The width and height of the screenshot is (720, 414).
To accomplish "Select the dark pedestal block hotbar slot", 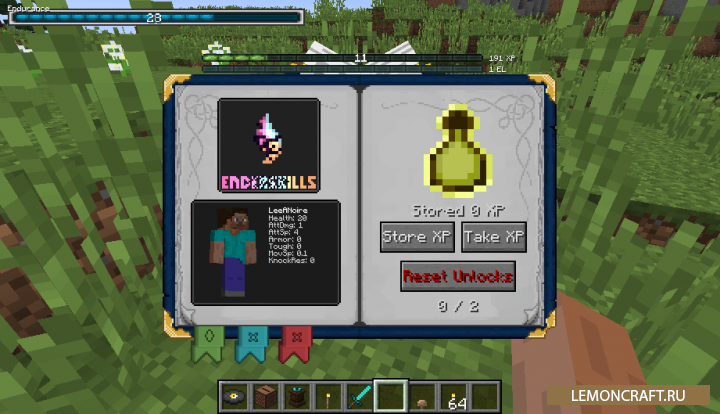I will point(298,396).
